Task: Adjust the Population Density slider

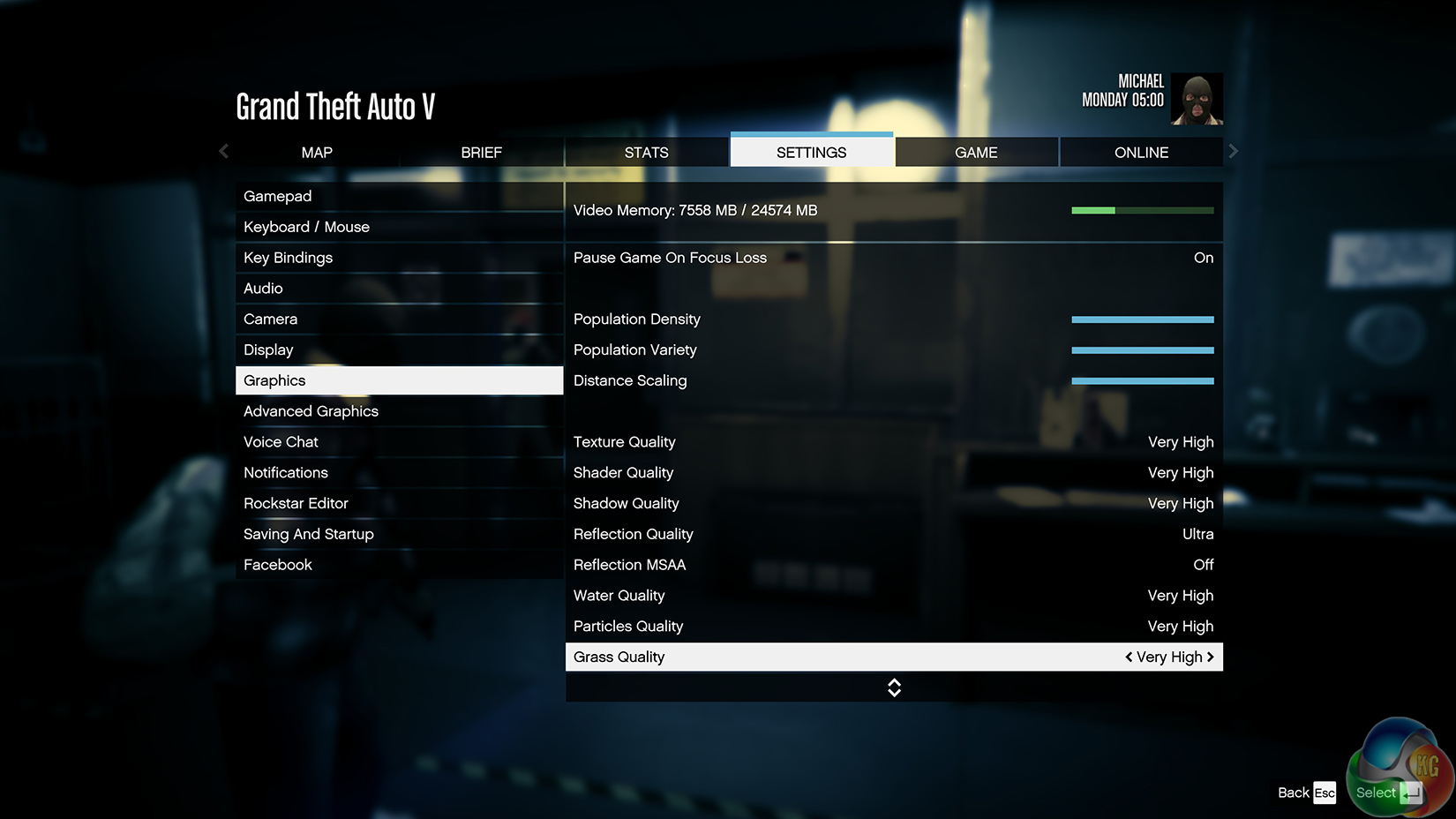Action: click(x=1142, y=319)
